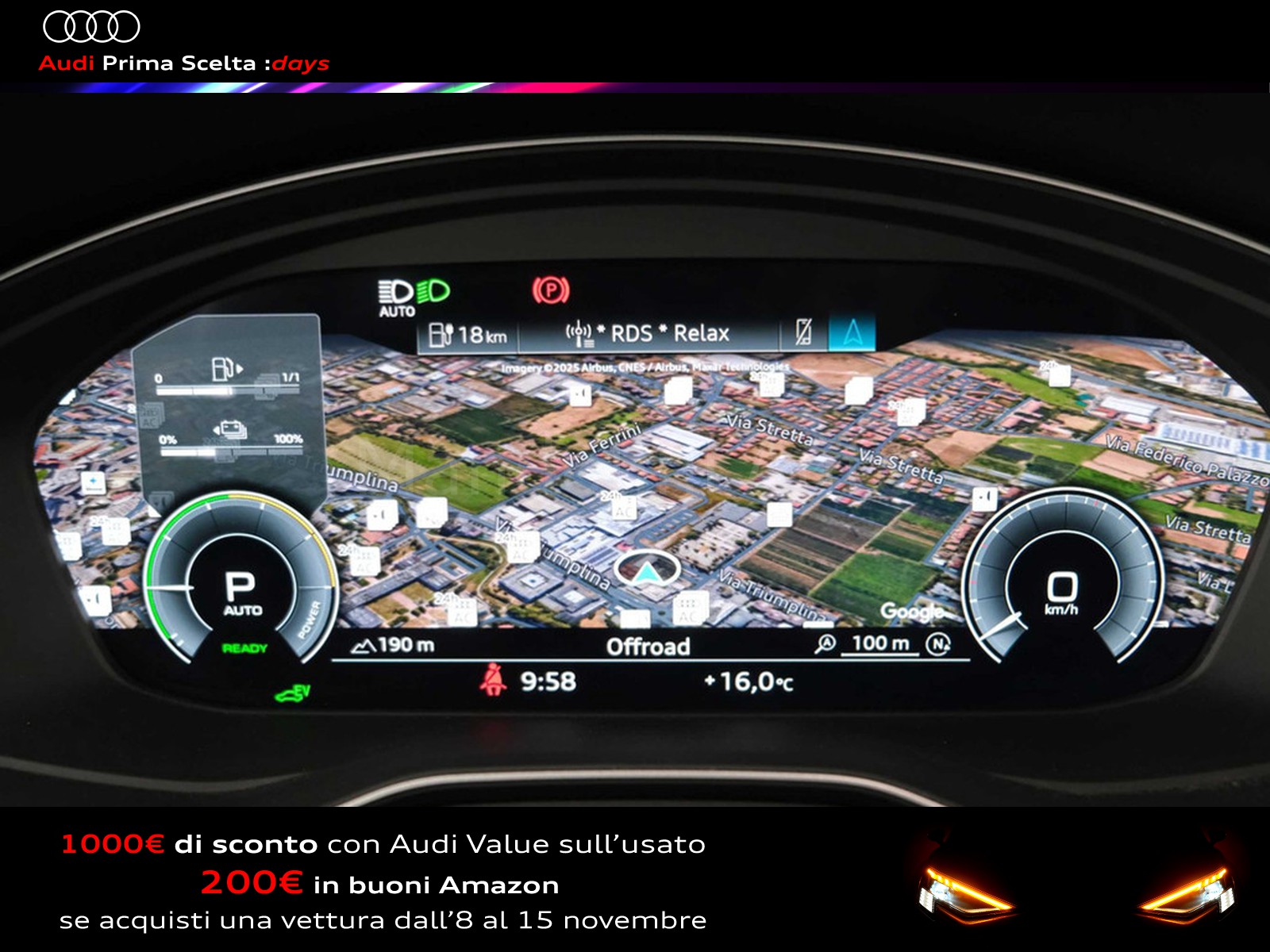Select the phone tab with crossed-out handset
The height and width of the screenshot is (952, 1270).
(803, 332)
